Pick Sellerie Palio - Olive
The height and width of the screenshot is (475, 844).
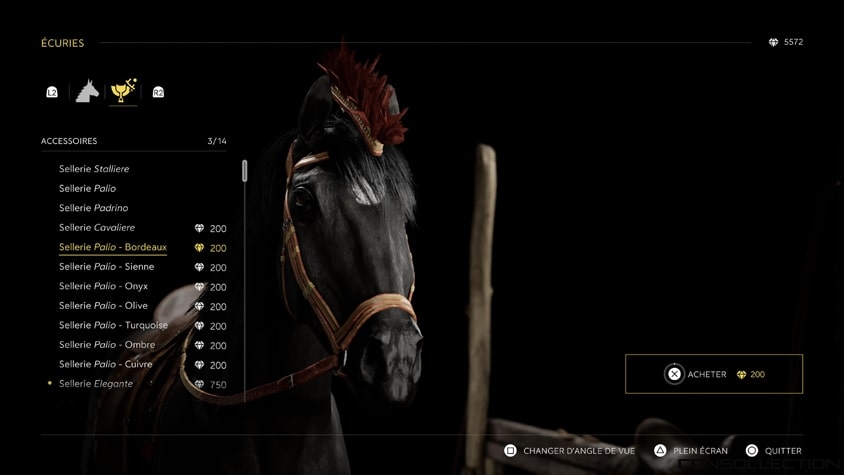103,306
